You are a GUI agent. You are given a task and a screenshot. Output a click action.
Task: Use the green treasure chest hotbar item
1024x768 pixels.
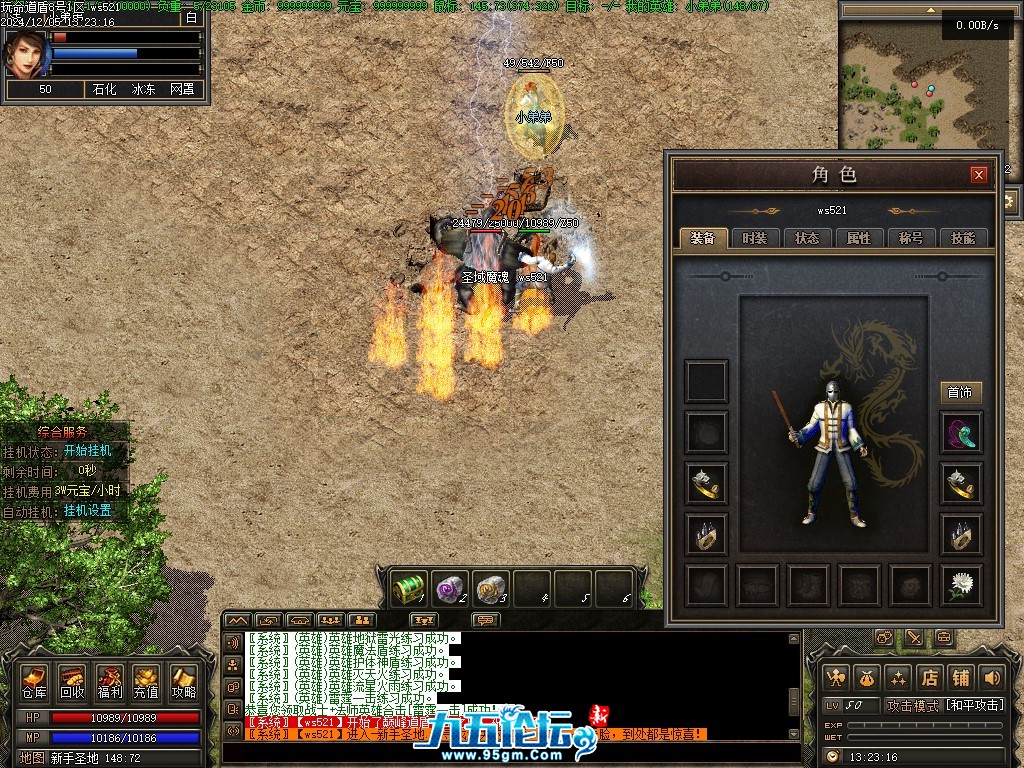pyautogui.click(x=408, y=588)
